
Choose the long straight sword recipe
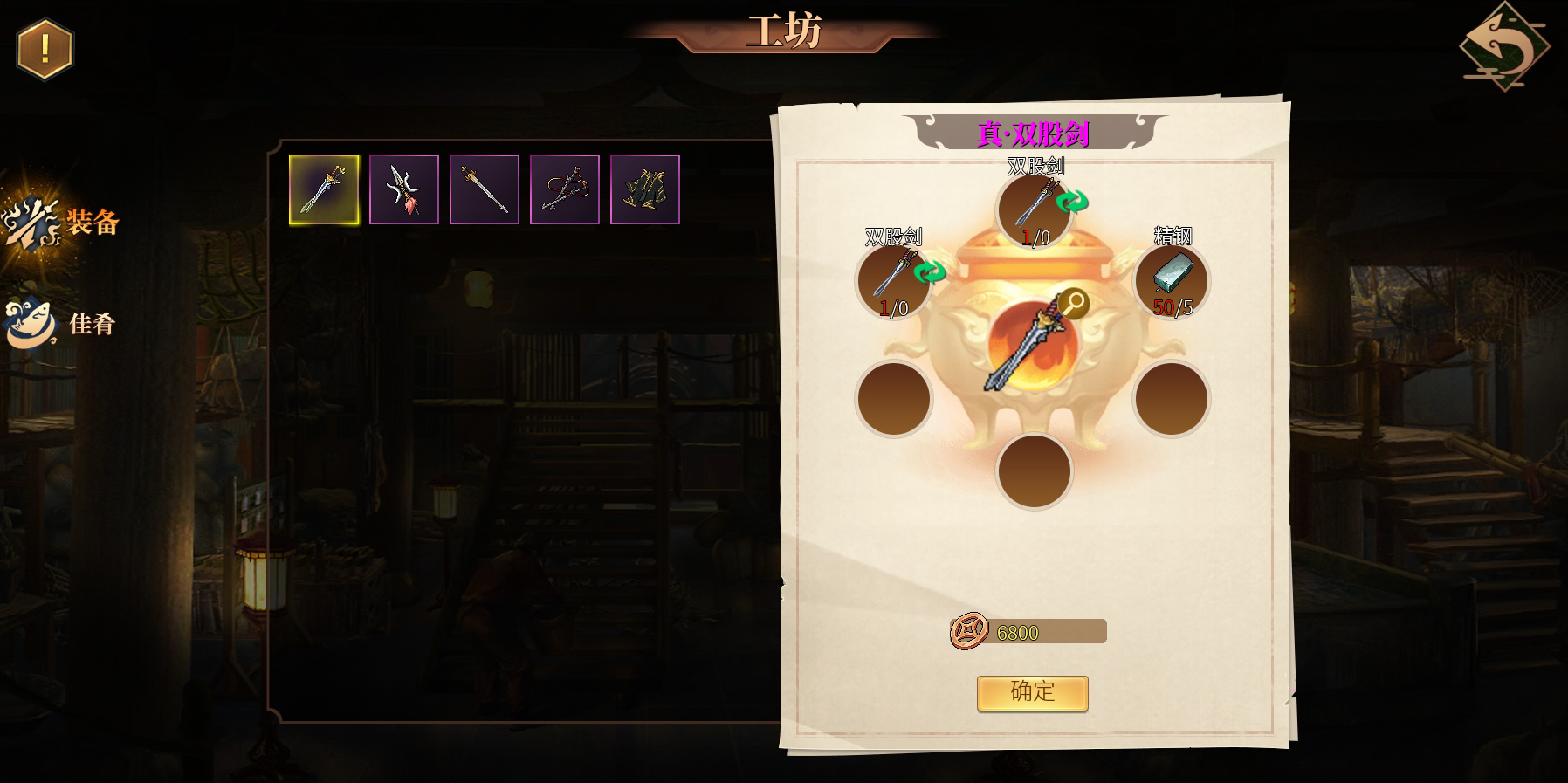coord(485,189)
